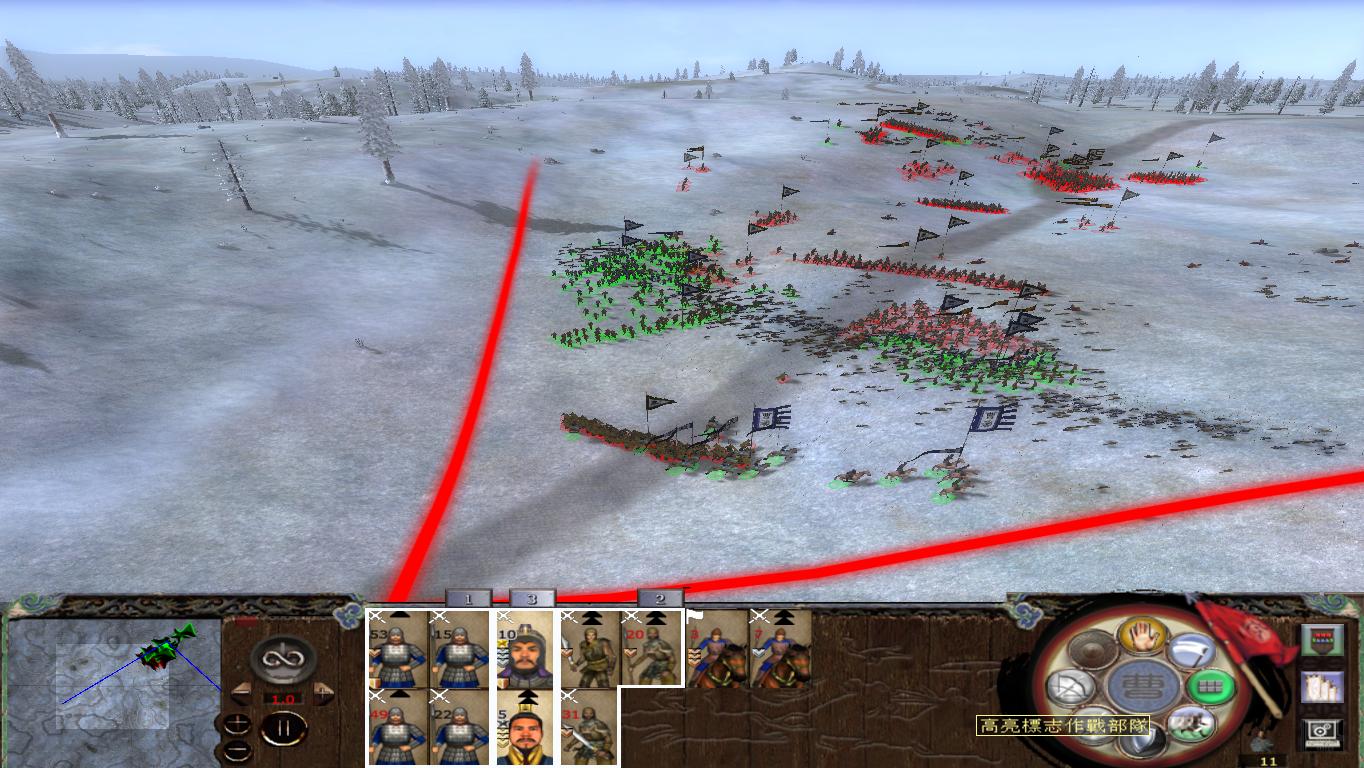Click the minimap zoom-in plus icon
1364x768 pixels.
coord(238,721)
